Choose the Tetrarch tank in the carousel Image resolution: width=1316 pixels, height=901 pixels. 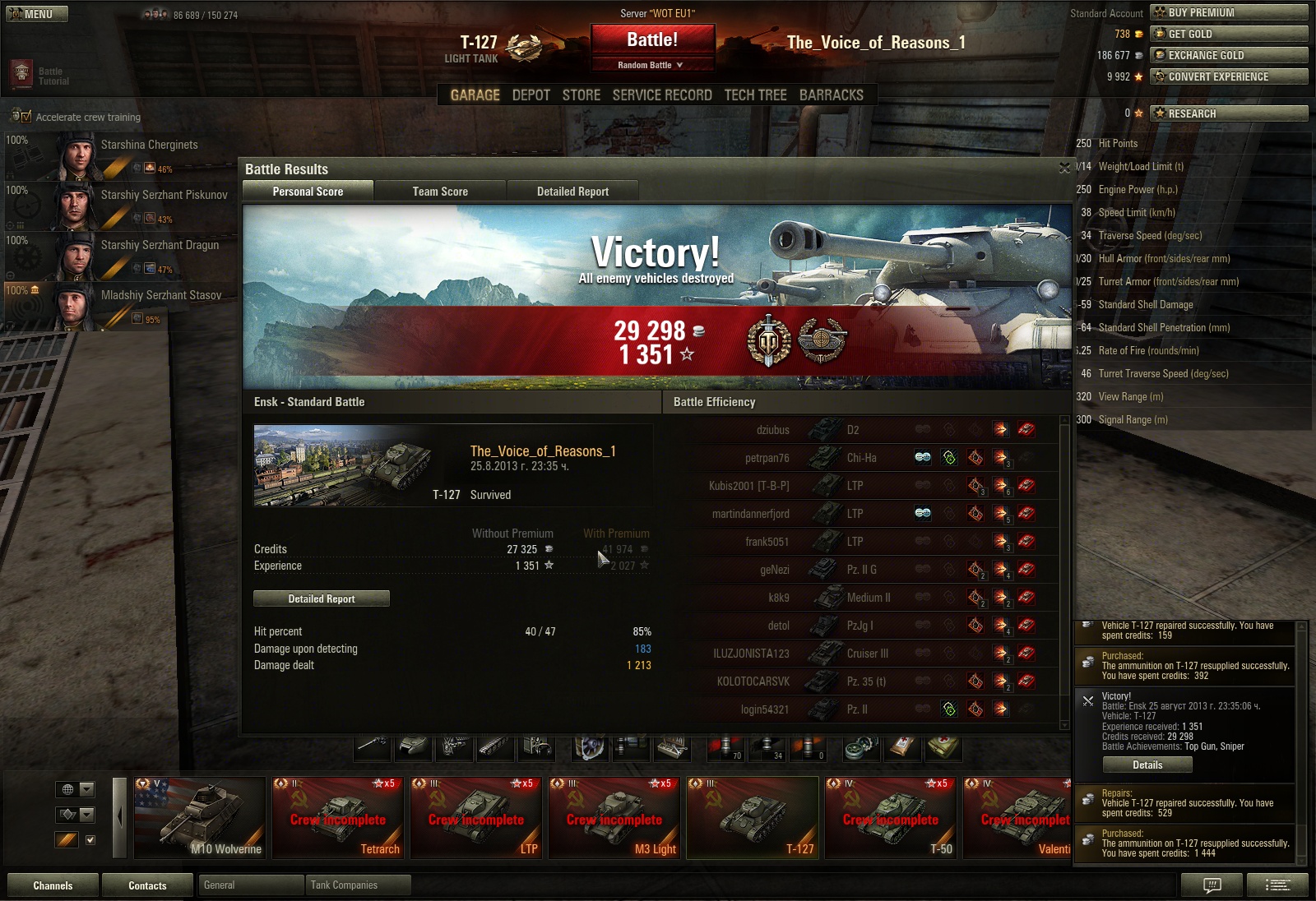point(338,818)
